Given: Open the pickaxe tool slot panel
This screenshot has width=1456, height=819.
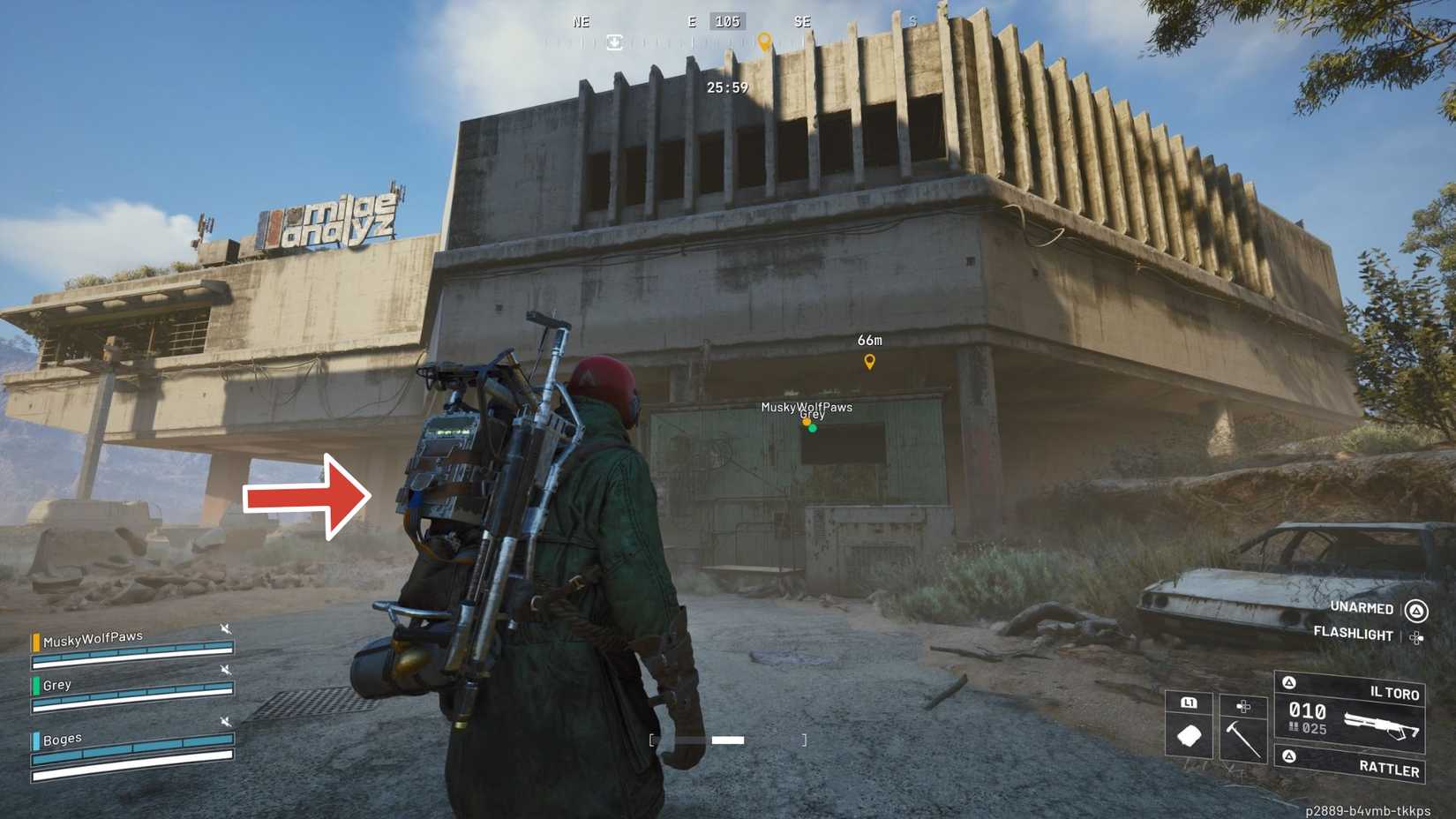Looking at the screenshot, I should (x=1243, y=707).
